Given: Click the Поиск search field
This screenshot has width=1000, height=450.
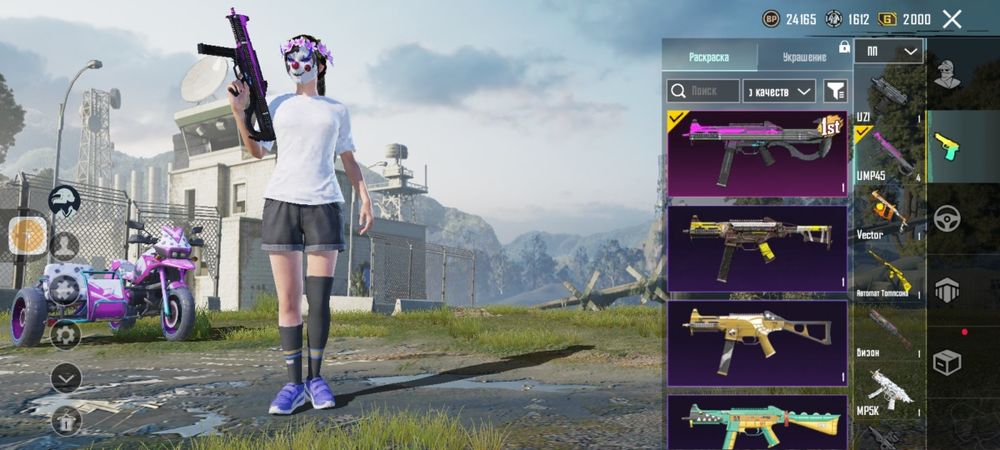Looking at the screenshot, I should (x=703, y=91).
